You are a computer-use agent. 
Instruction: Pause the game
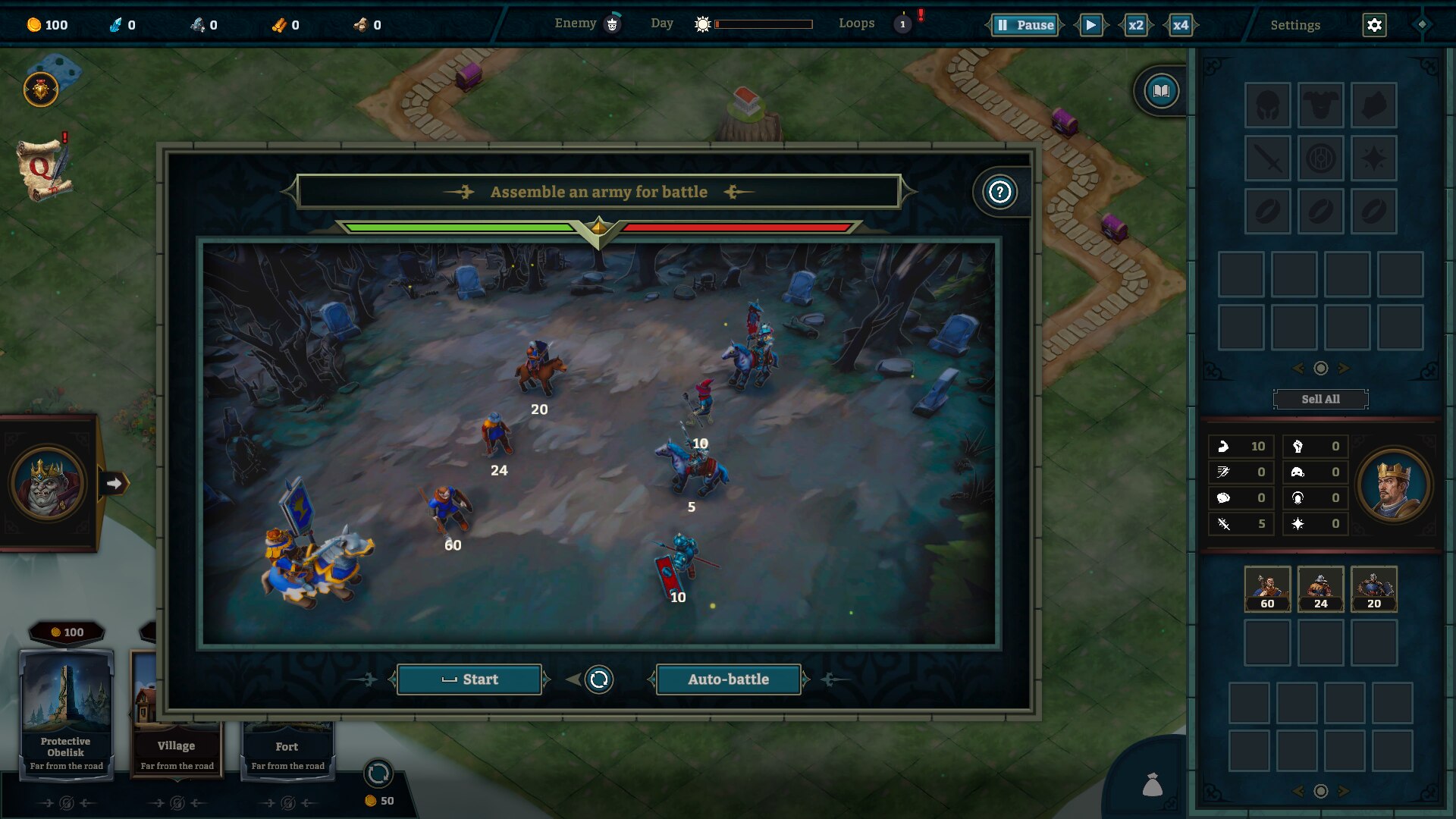[x=1025, y=25]
